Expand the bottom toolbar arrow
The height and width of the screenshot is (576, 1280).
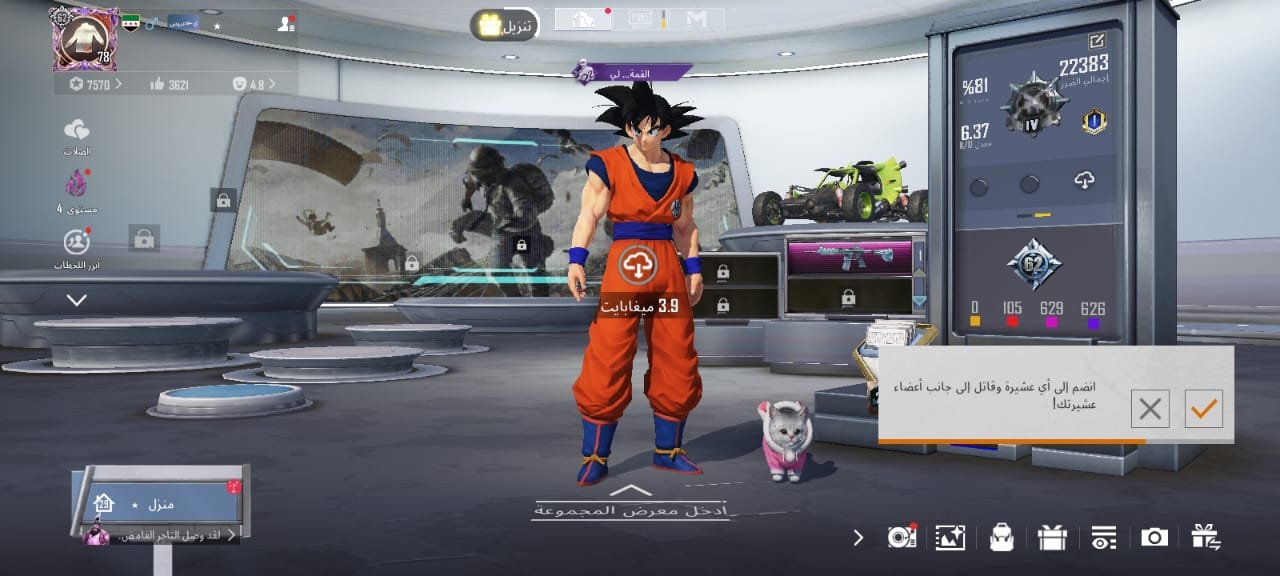pos(858,537)
